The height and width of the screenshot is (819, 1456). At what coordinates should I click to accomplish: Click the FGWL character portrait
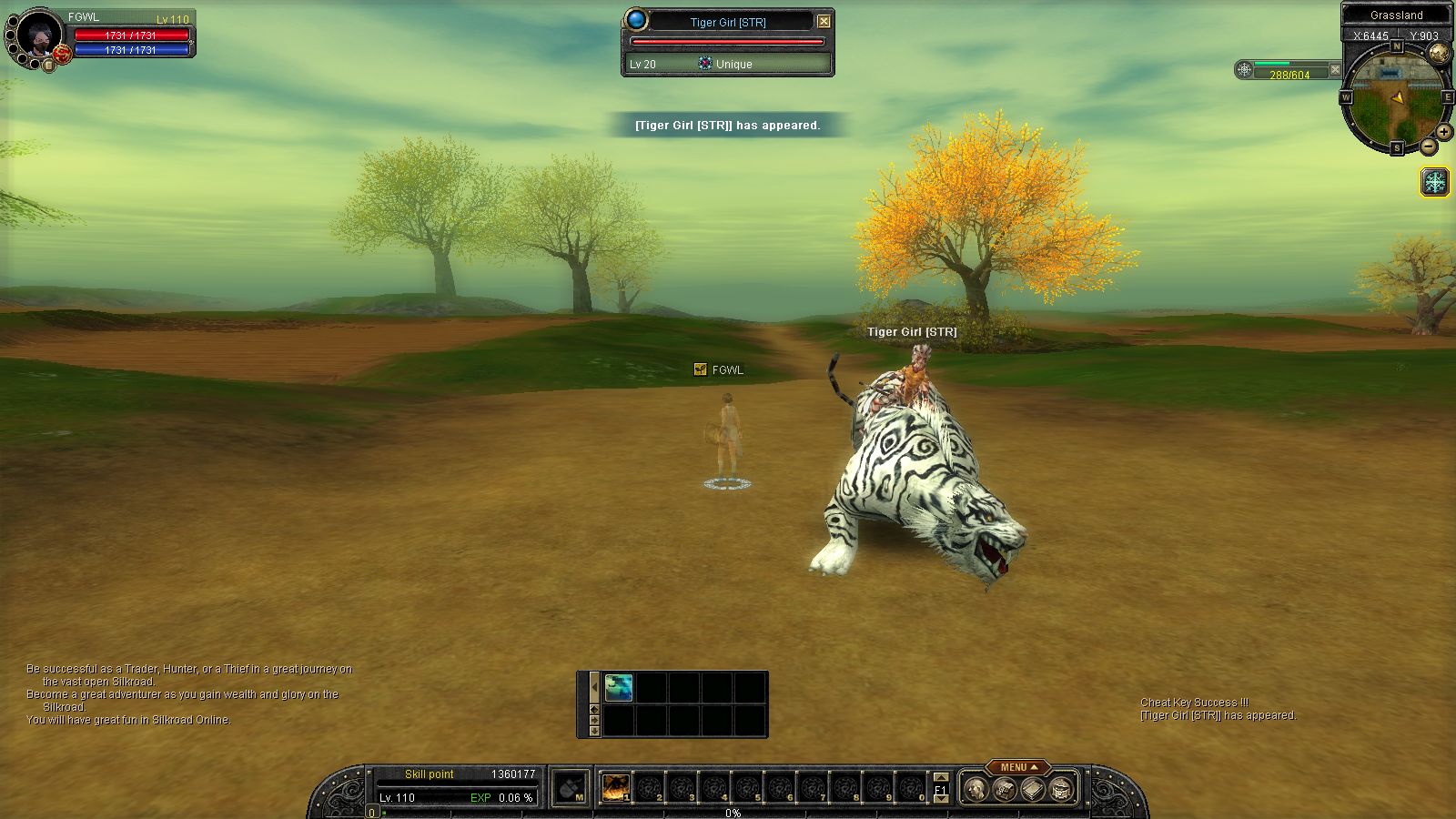click(x=39, y=35)
